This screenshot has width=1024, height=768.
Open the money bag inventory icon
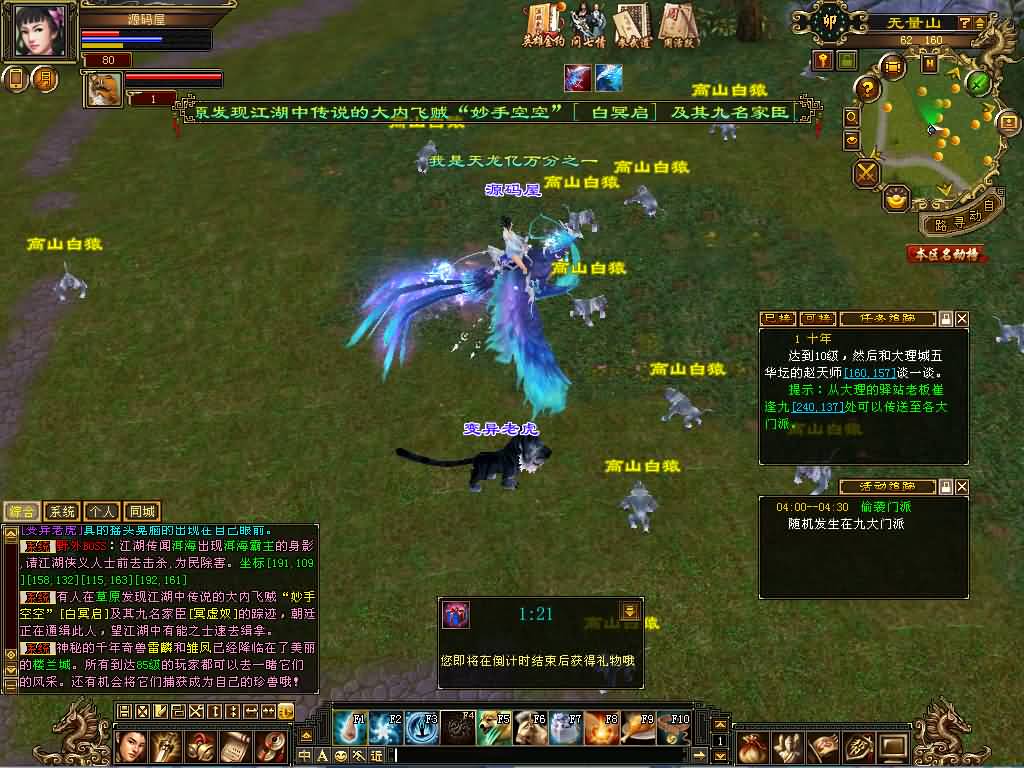[x=752, y=746]
